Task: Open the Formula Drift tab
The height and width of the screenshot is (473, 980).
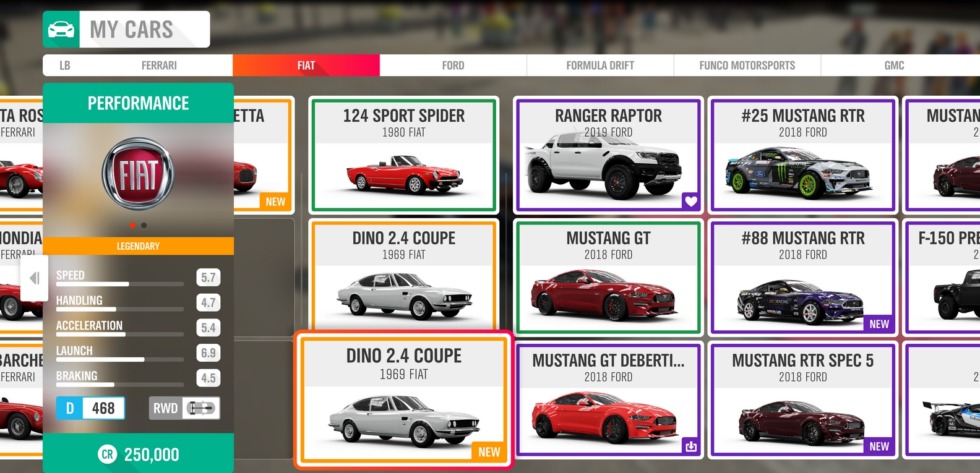Action: pyautogui.click(x=600, y=66)
